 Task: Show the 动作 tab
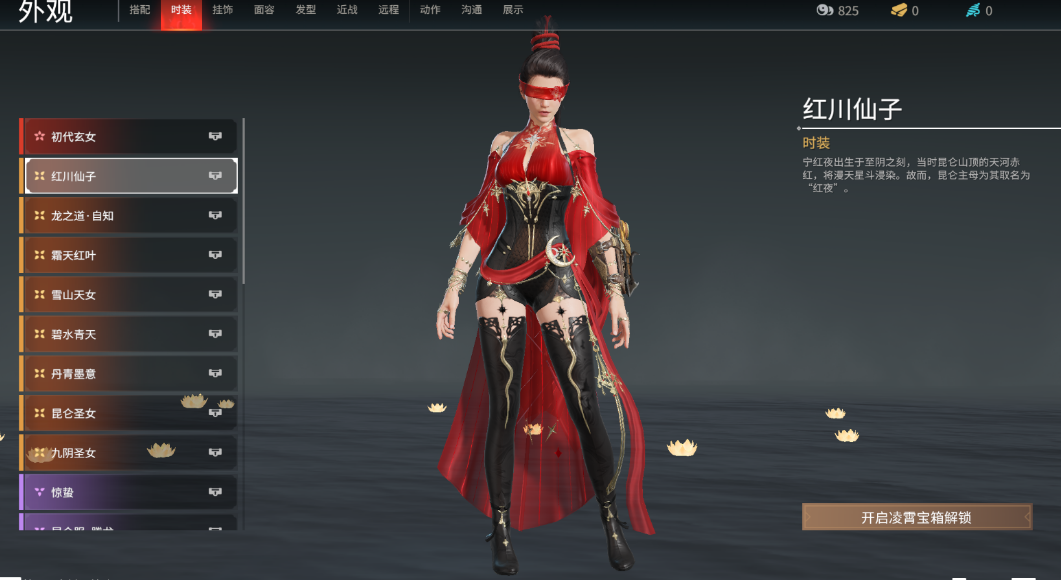tap(430, 10)
